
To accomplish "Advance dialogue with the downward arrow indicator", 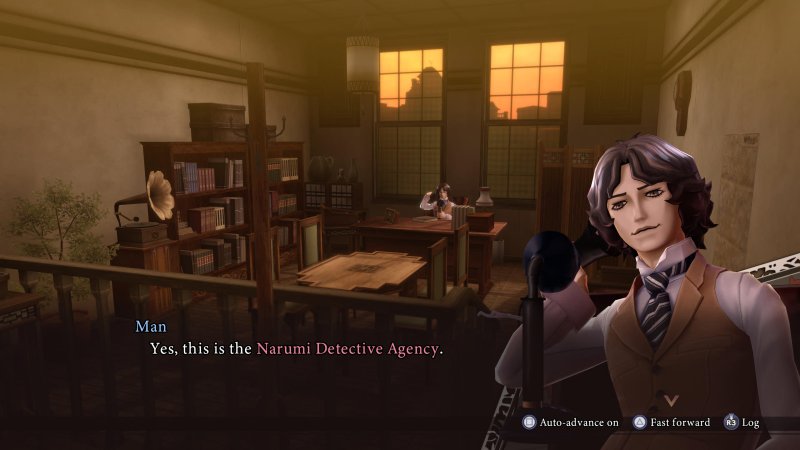I will coord(657,399).
